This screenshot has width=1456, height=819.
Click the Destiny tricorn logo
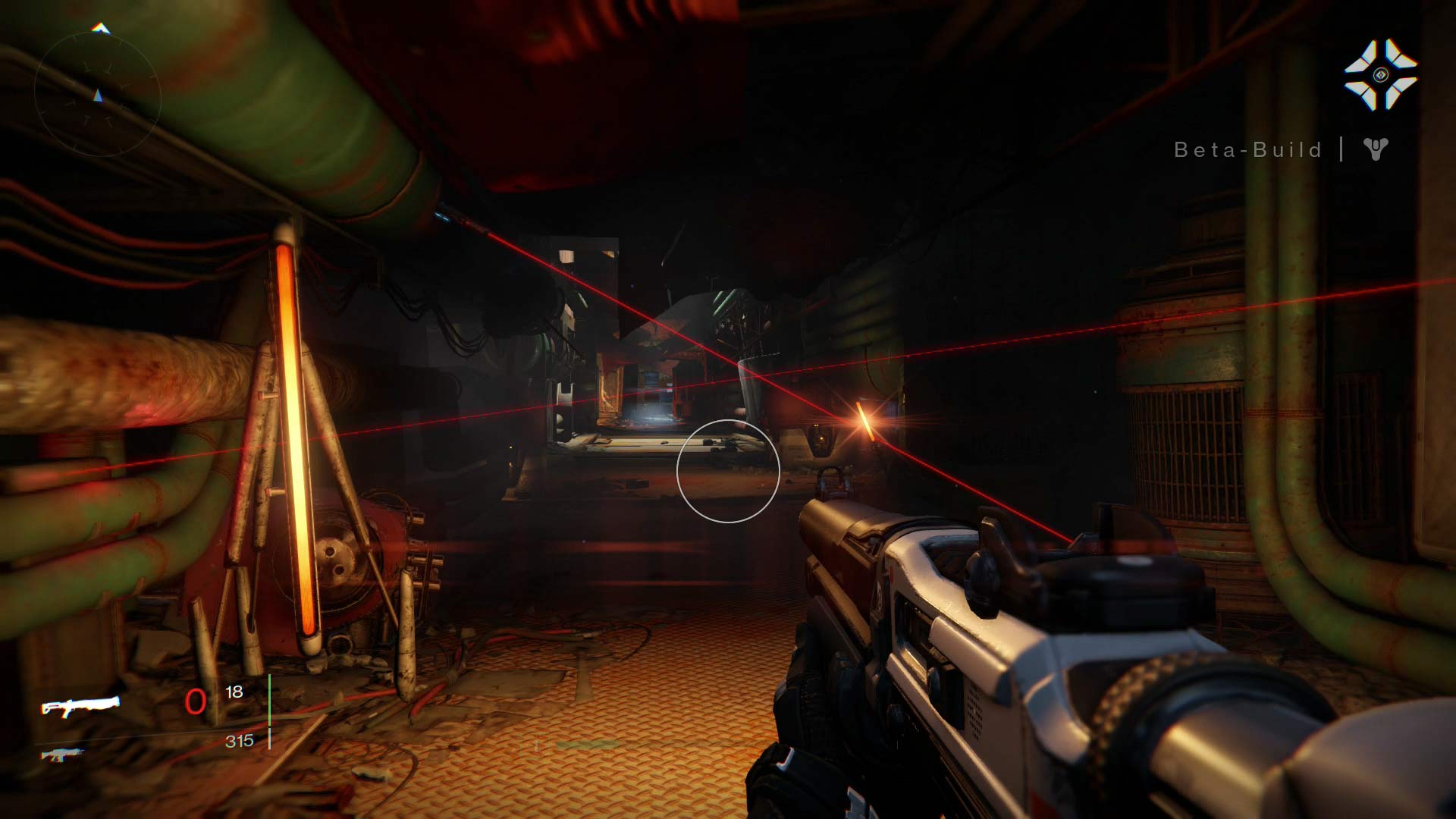click(x=1375, y=149)
